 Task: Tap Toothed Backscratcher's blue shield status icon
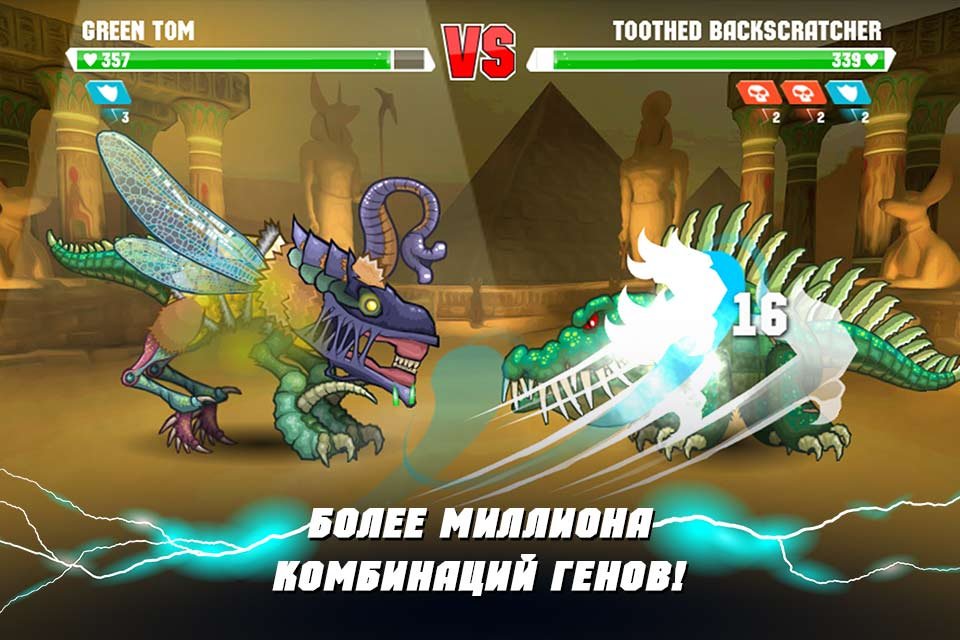pyautogui.click(x=845, y=94)
